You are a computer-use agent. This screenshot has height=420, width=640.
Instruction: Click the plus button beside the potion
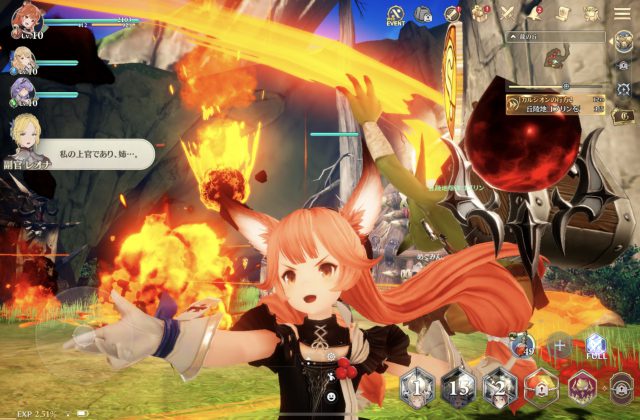coord(561,346)
